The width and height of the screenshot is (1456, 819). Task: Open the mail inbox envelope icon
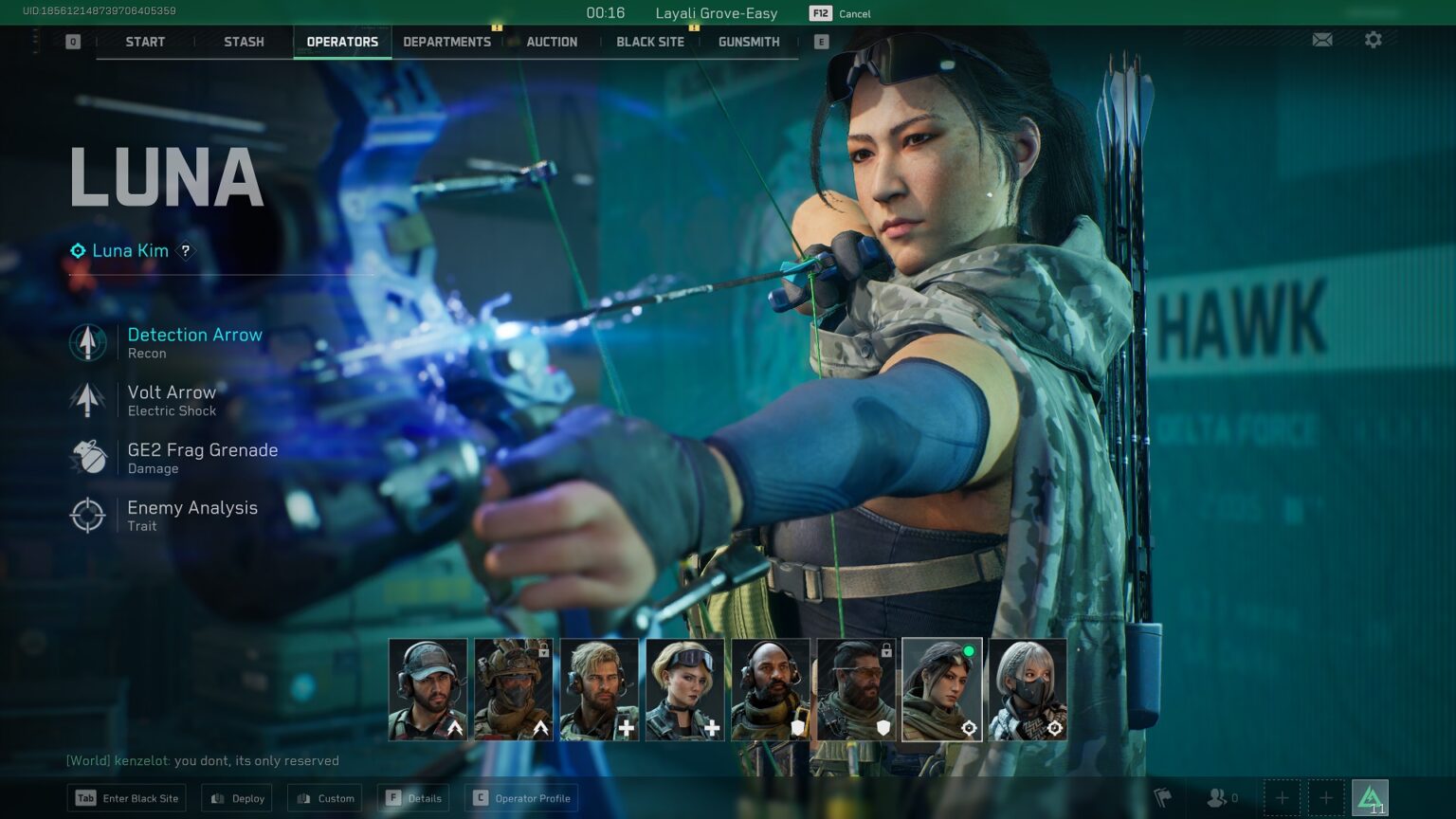pyautogui.click(x=1322, y=40)
